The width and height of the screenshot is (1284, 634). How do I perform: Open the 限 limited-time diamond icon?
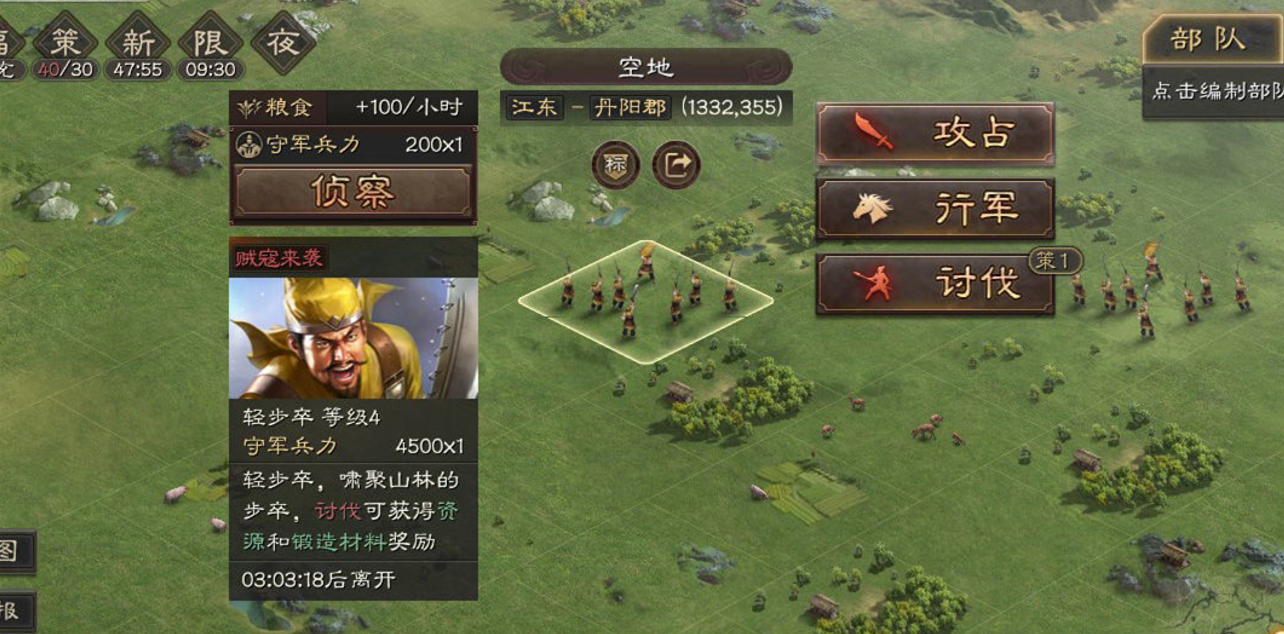210,42
